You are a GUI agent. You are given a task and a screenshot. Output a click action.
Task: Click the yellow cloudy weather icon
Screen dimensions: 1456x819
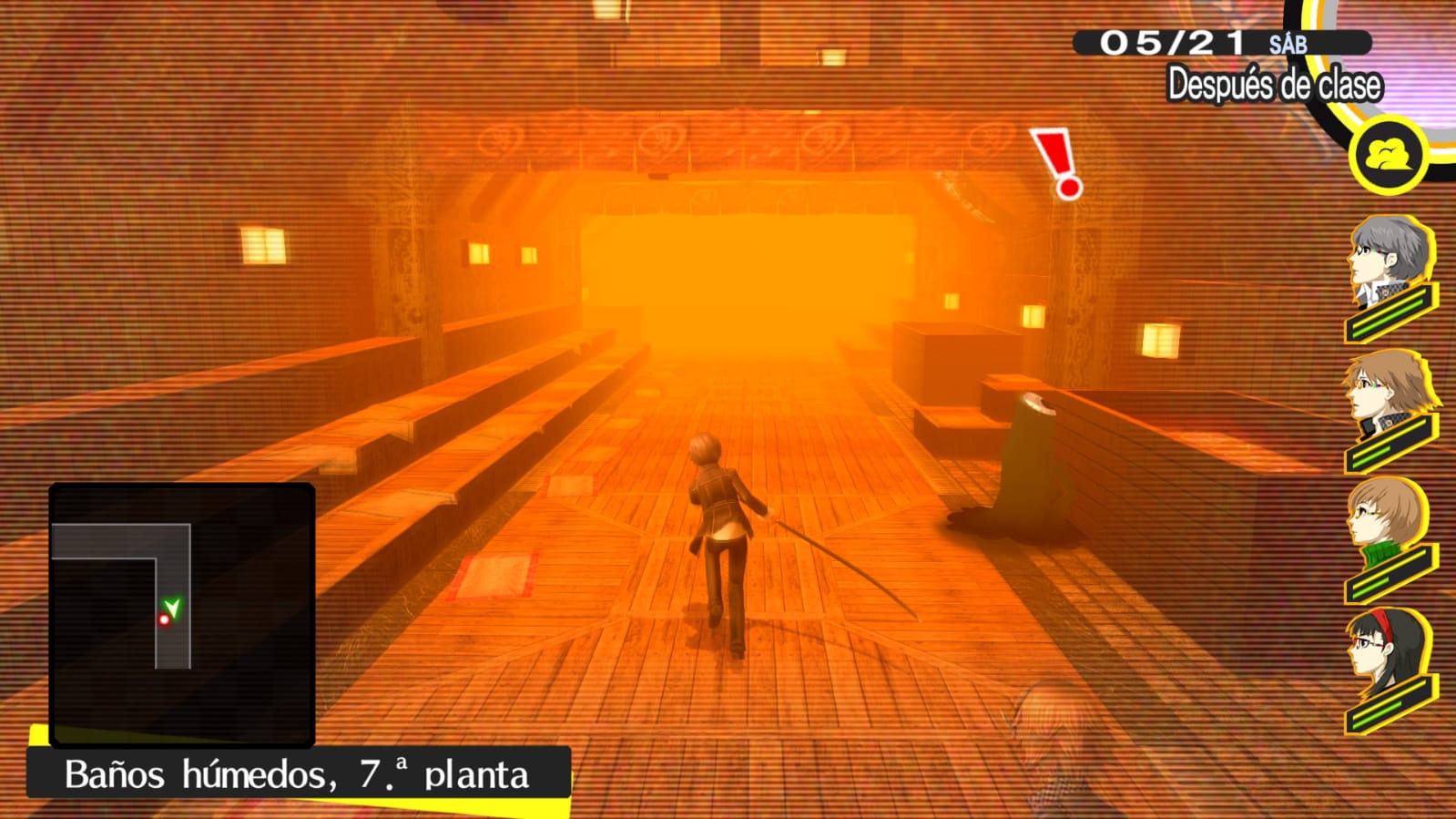click(x=1389, y=156)
